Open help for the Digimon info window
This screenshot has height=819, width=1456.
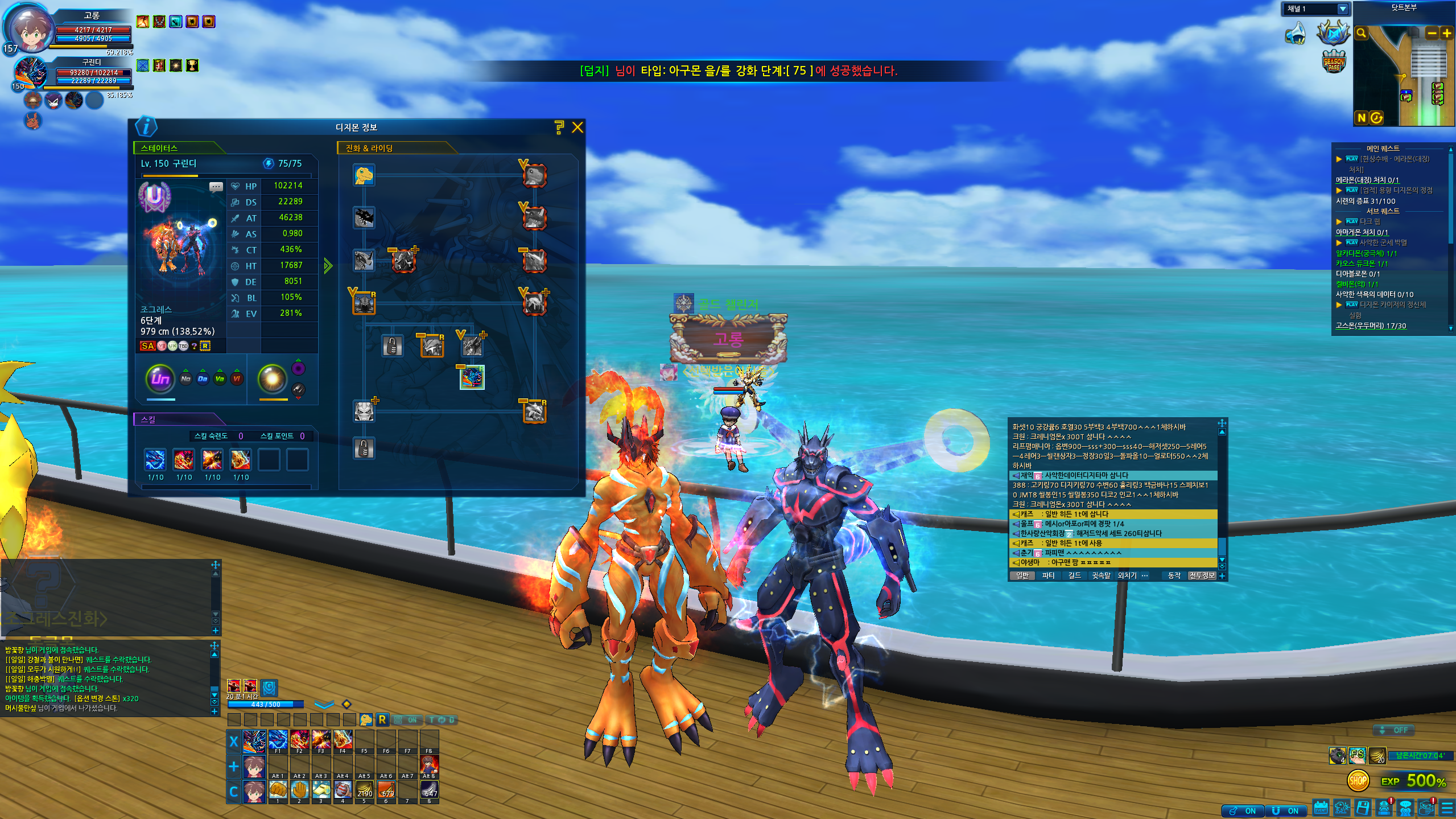pyautogui.click(x=559, y=127)
